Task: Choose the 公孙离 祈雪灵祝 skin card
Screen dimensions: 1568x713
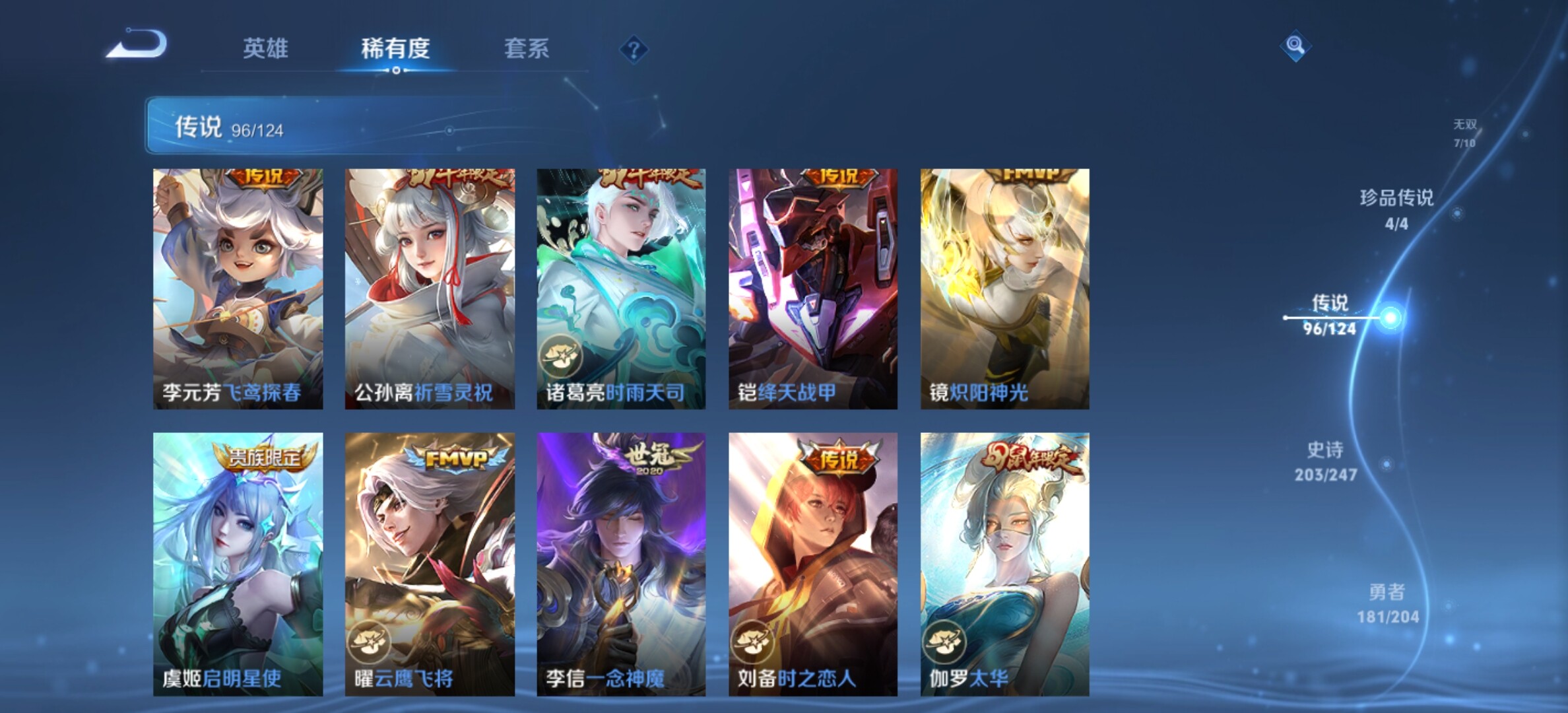Action: [430, 289]
